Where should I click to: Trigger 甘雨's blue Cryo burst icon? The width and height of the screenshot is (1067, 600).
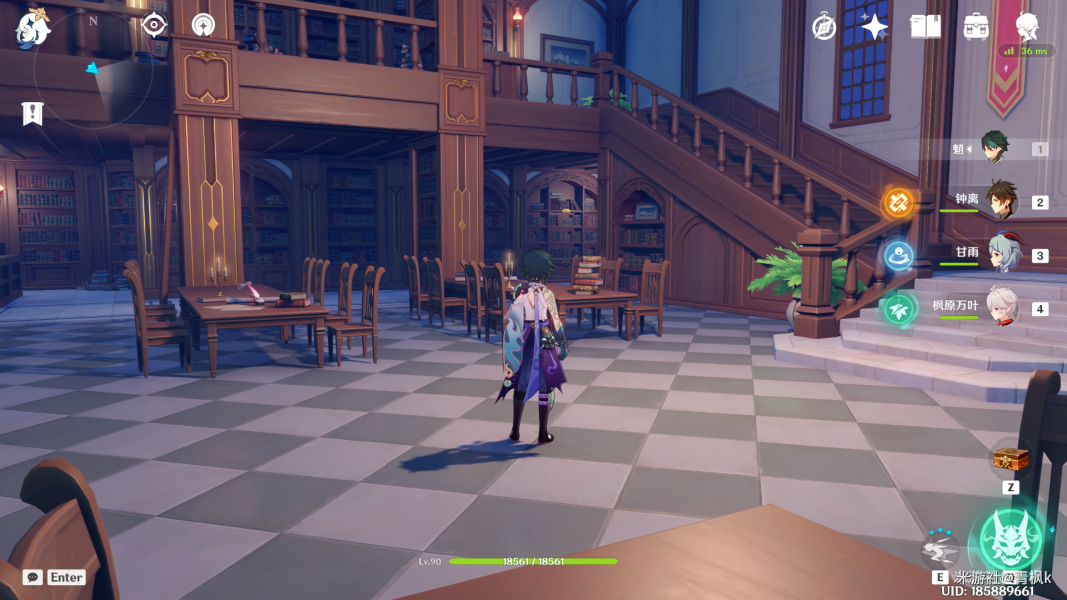(x=897, y=255)
